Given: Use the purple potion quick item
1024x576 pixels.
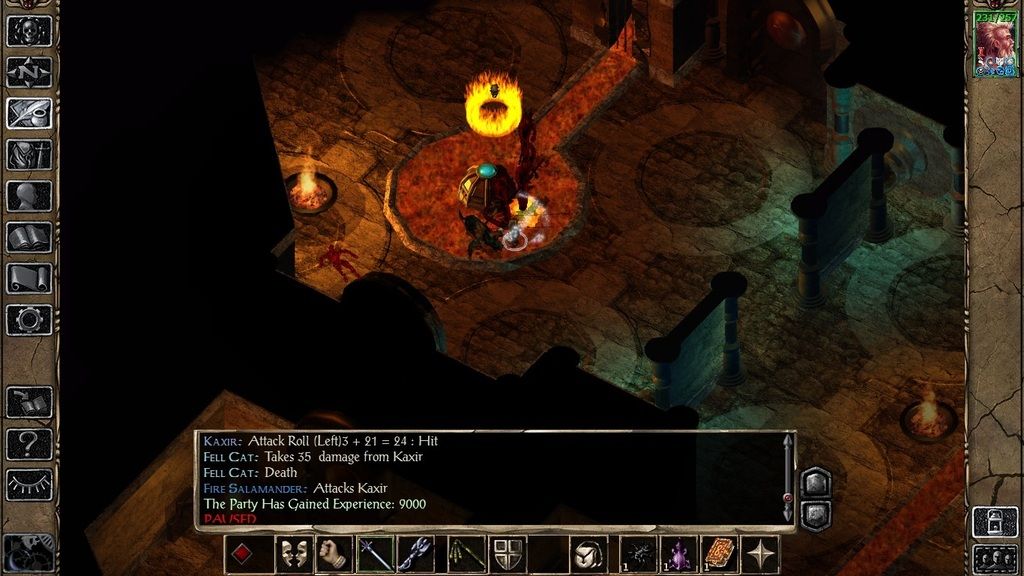Looking at the screenshot, I should pyautogui.click(x=679, y=554).
